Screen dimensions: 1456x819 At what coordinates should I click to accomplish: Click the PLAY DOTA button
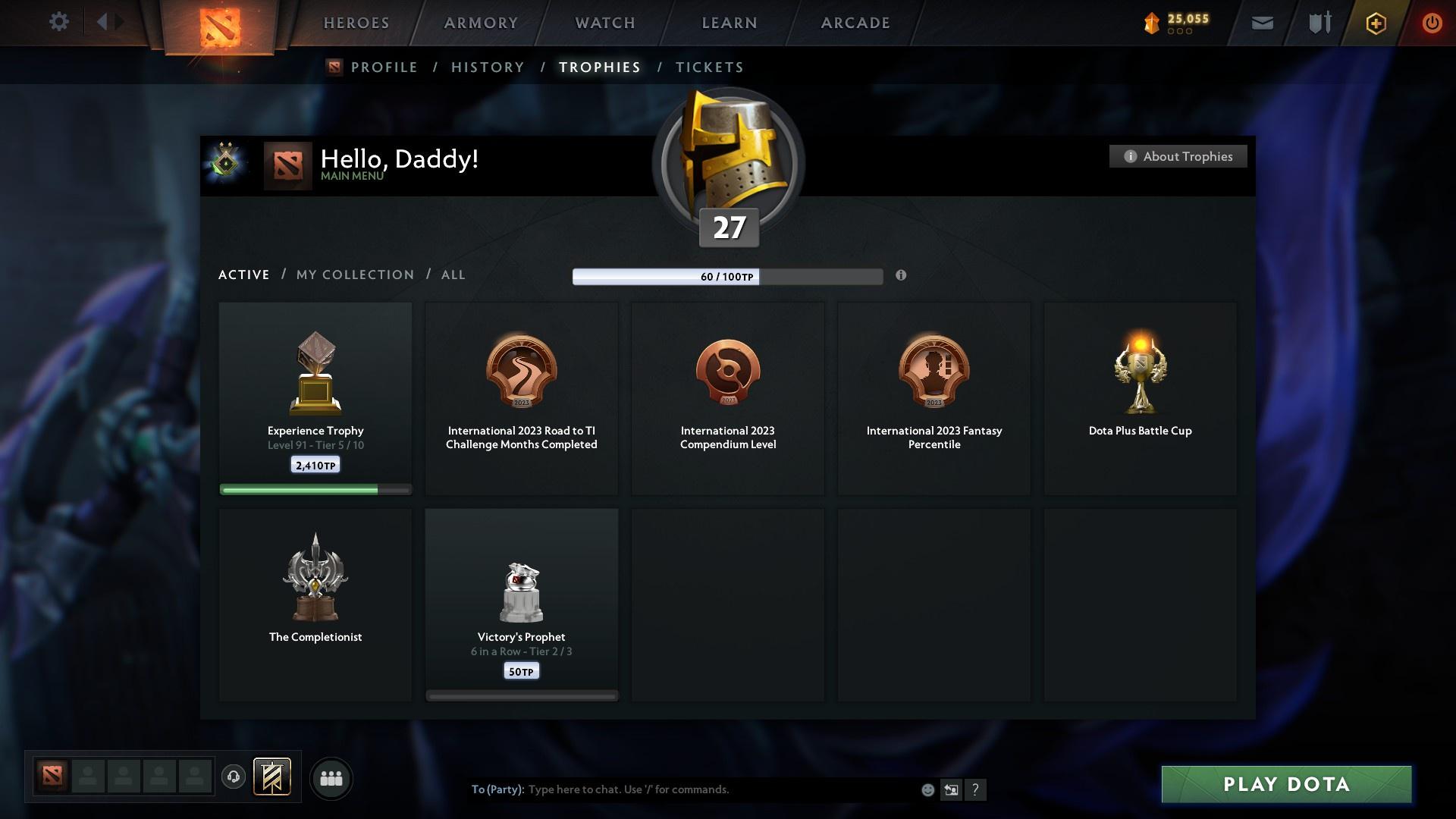click(x=1285, y=785)
